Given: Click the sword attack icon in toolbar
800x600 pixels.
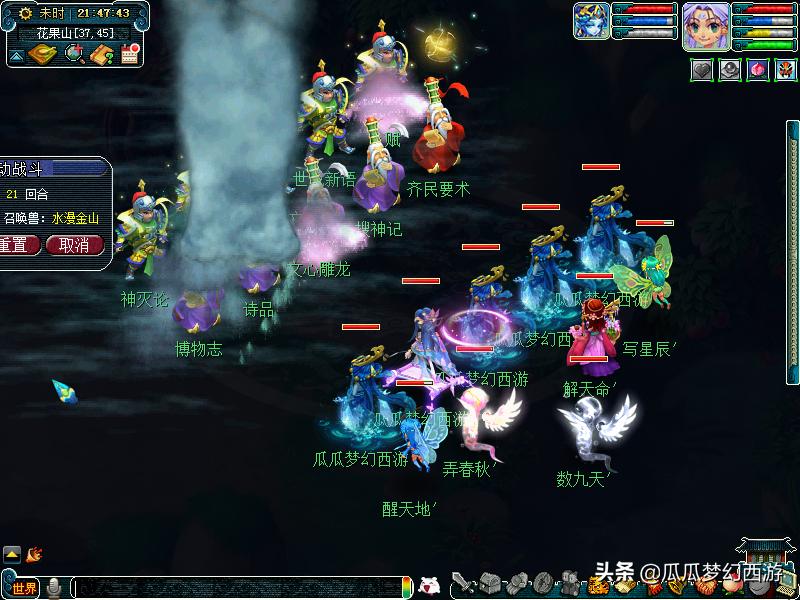Looking at the screenshot, I should pyautogui.click(x=464, y=583).
